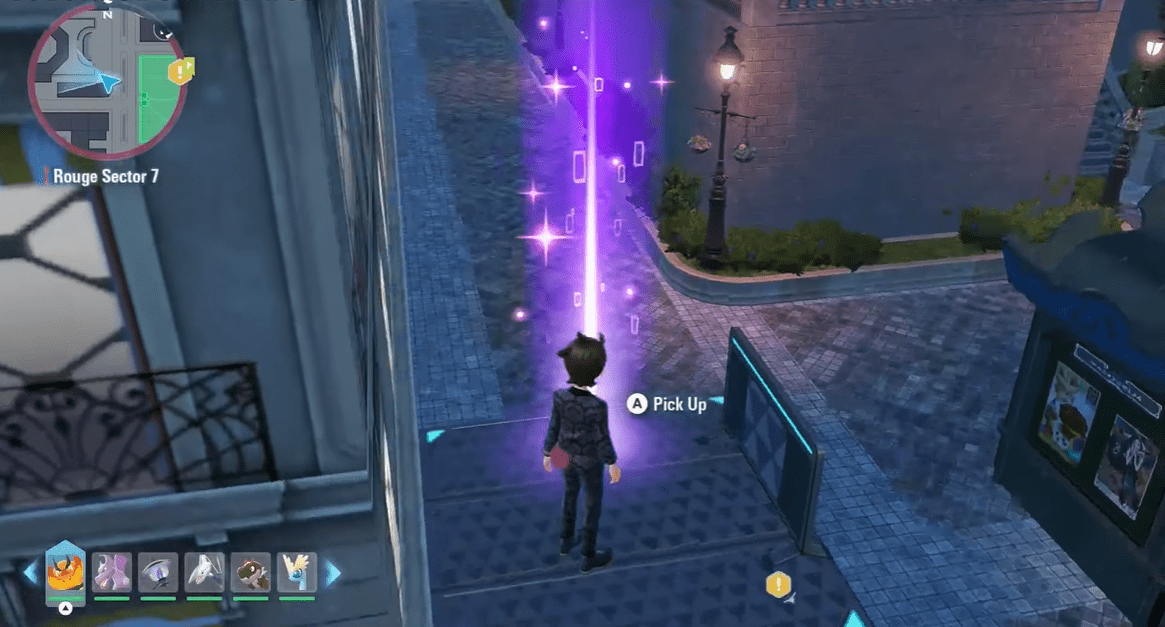The height and width of the screenshot is (627, 1165).
Task: Choose the purple Mewtwo-like party slot
Action: click(112, 572)
